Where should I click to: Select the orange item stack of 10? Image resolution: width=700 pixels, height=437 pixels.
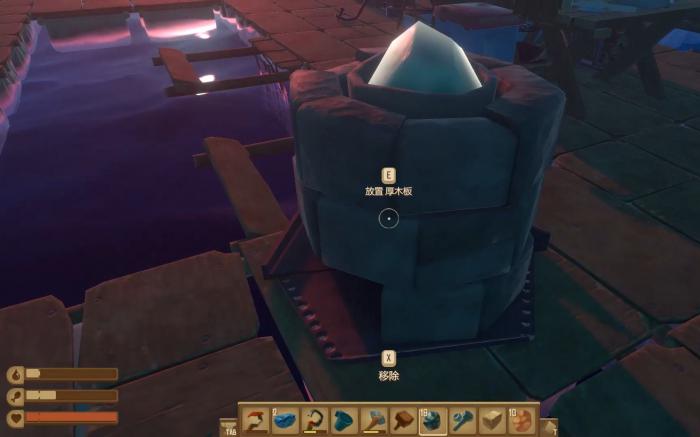tap(521, 421)
